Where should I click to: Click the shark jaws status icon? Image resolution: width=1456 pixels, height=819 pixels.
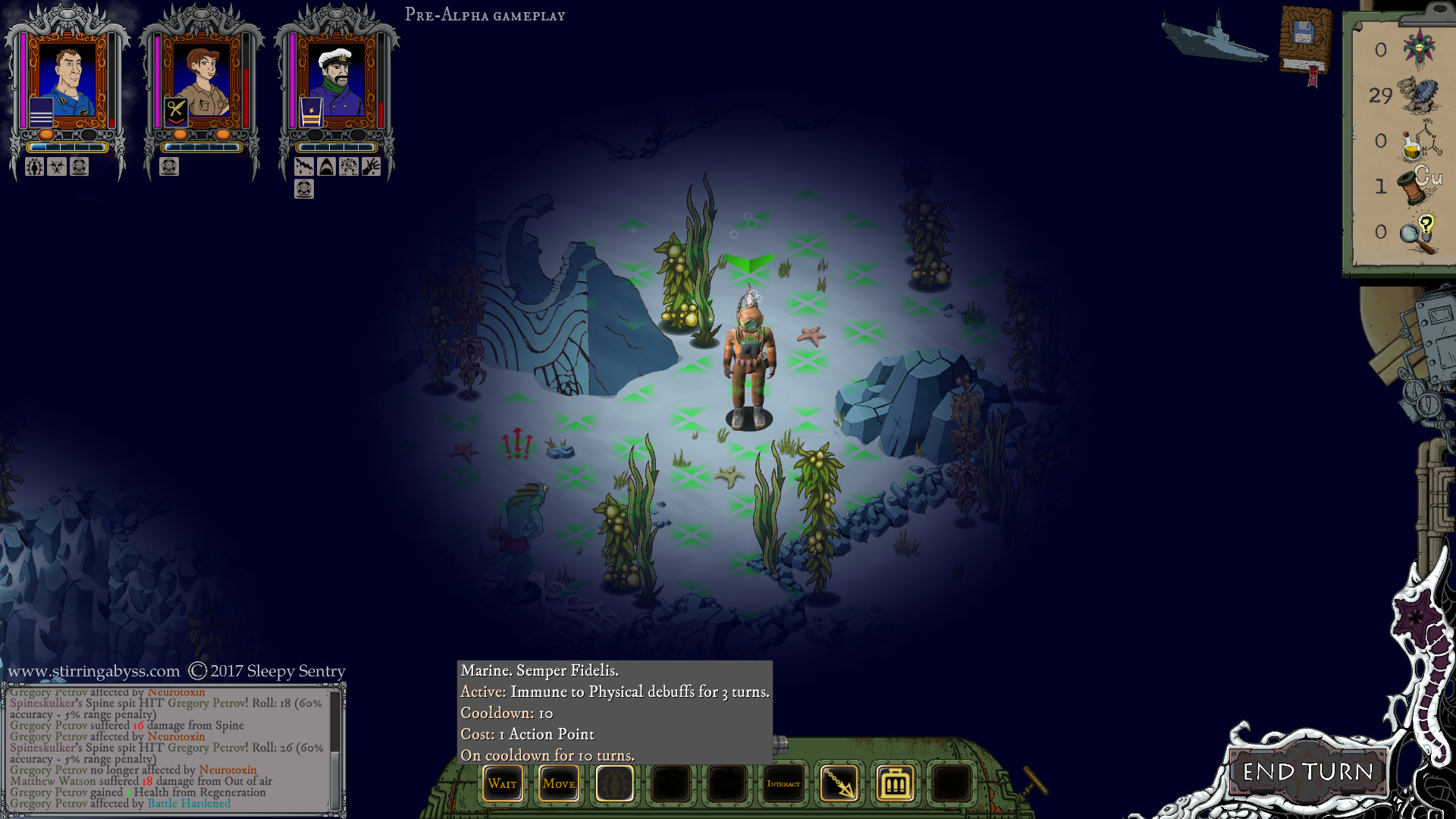326,167
